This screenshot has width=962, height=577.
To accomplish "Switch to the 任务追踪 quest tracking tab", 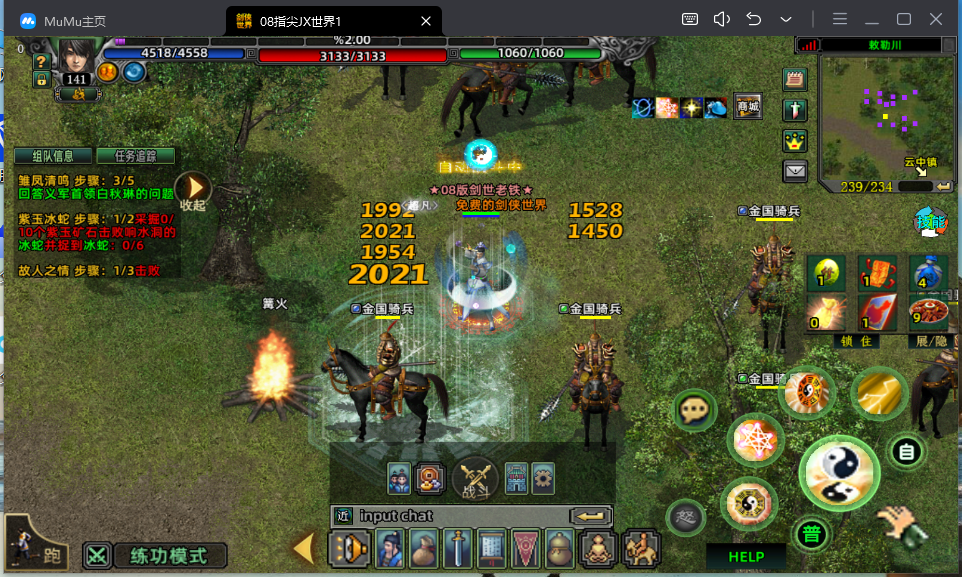I will (x=135, y=156).
